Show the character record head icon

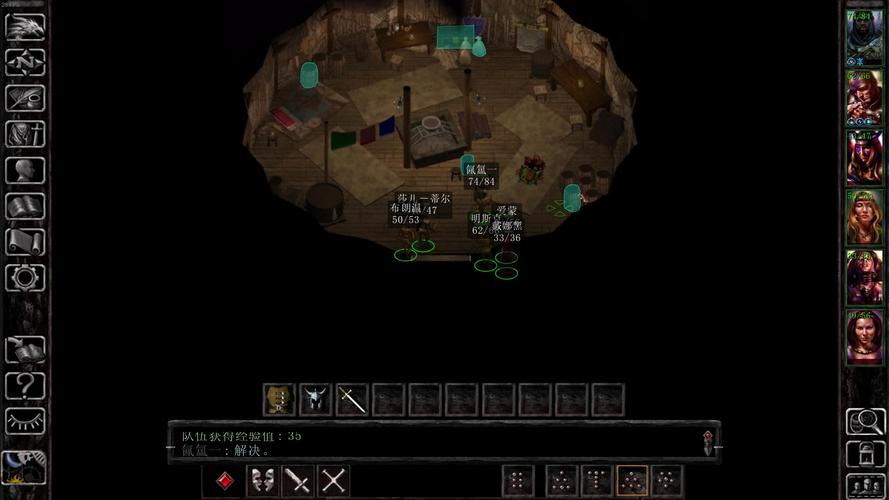pyautogui.click(x=25, y=170)
